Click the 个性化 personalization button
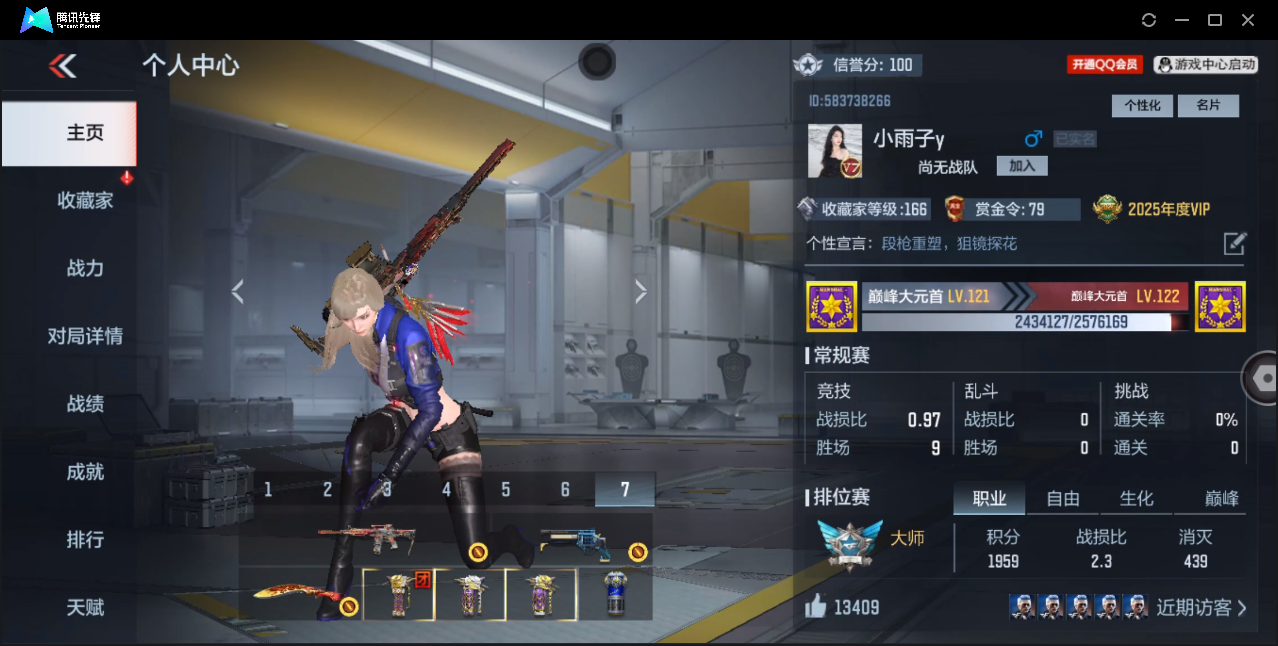 (1142, 106)
